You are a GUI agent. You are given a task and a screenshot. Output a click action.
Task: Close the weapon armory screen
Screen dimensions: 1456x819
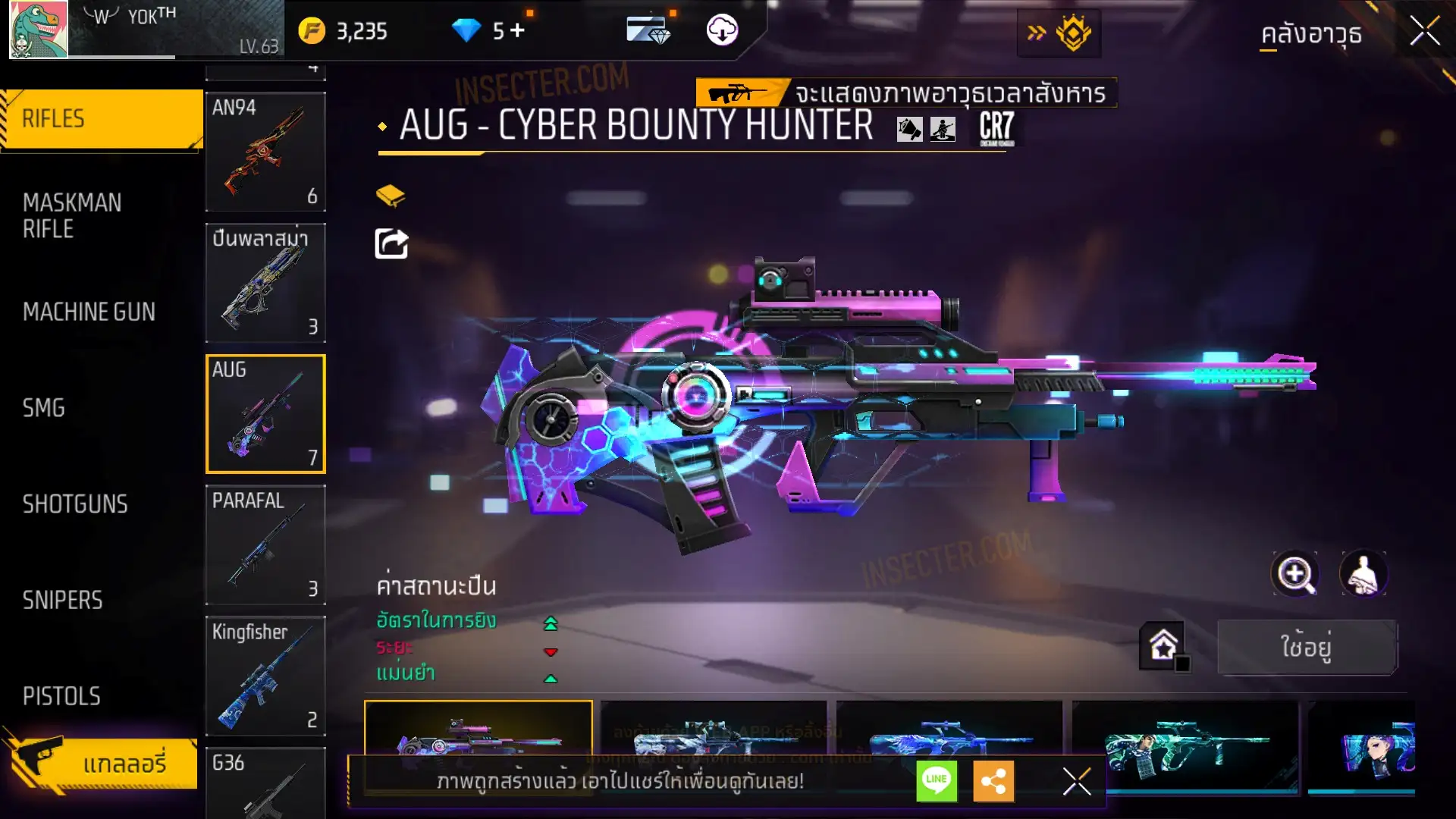1424,32
